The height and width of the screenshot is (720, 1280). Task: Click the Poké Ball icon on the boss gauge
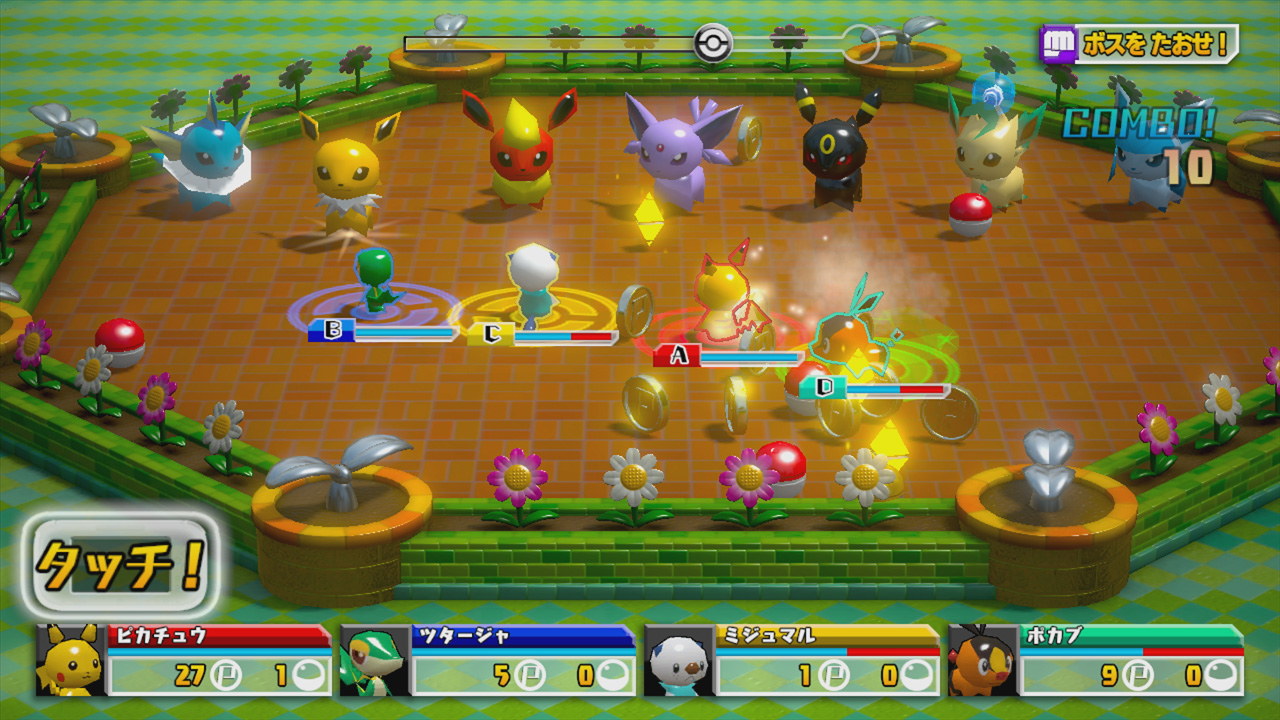[x=714, y=42]
